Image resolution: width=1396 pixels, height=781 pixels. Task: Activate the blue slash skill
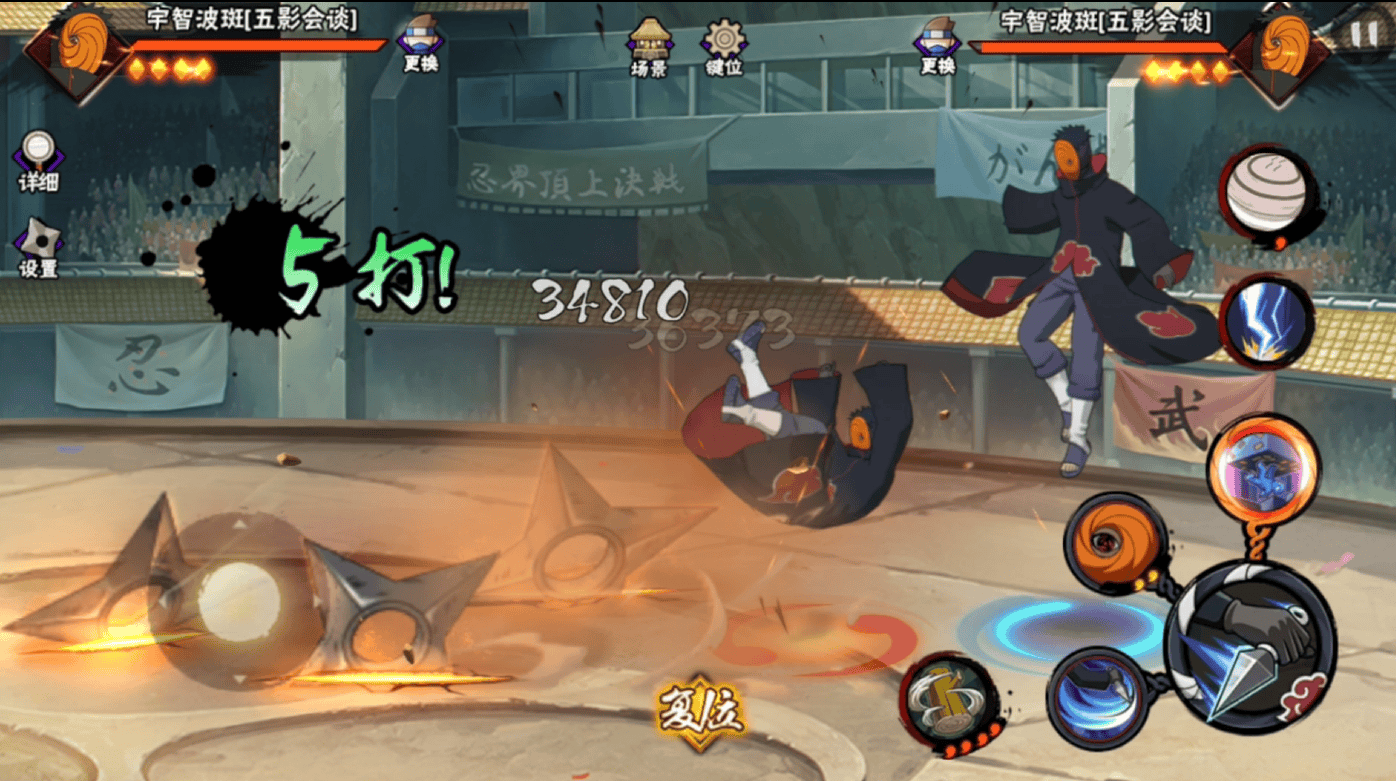[x=1098, y=697]
